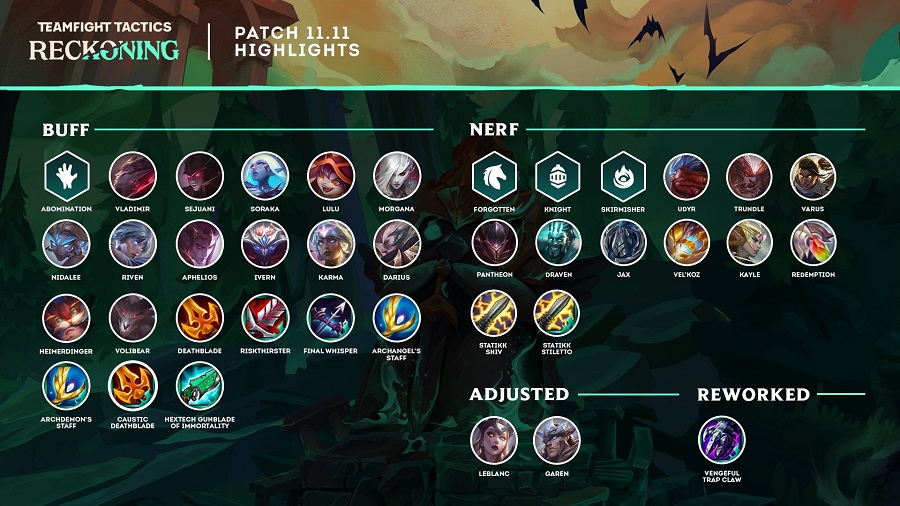
Task: Click Vladimir's champion portrait
Action: click(x=133, y=176)
